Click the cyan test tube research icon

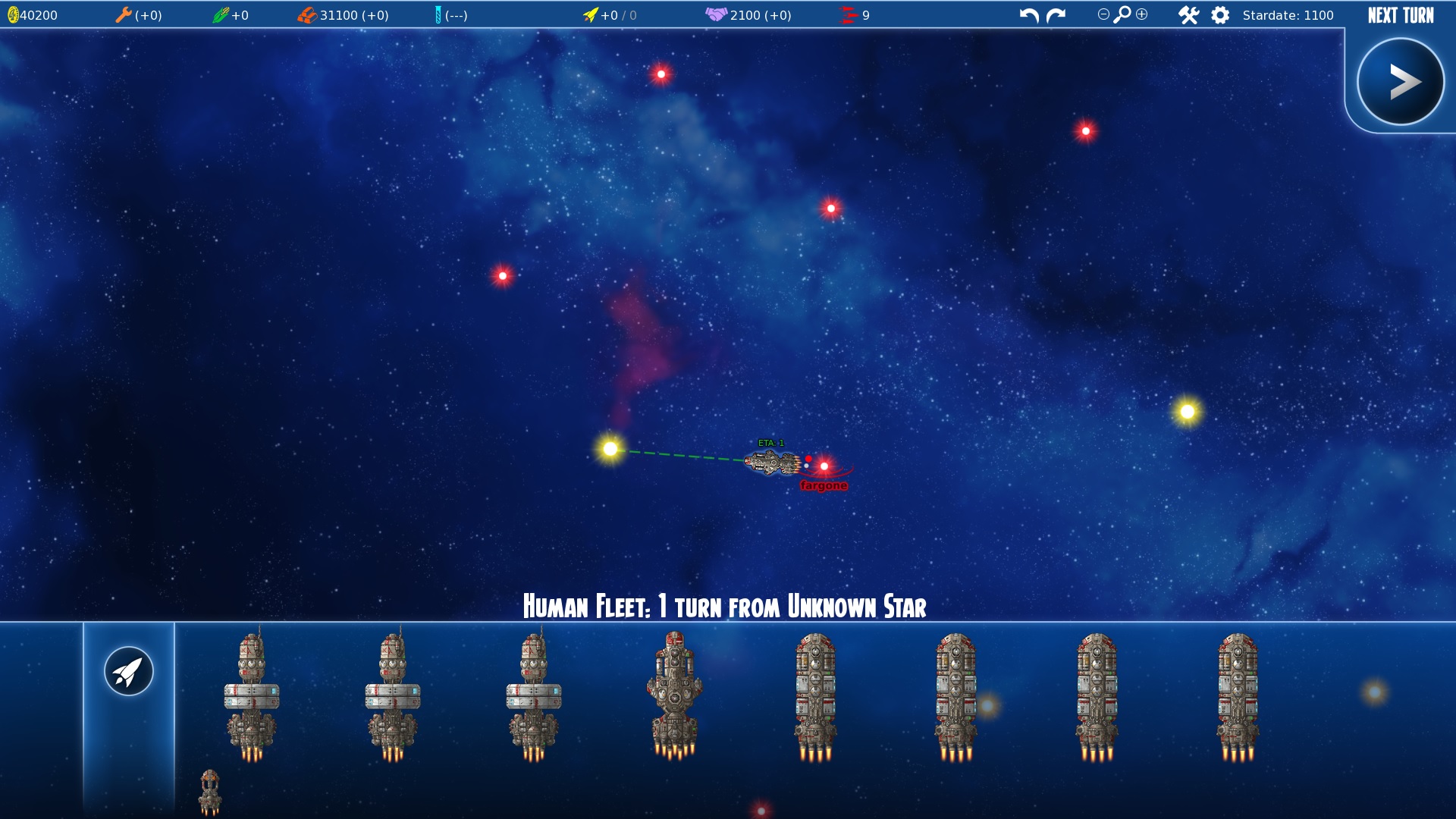(438, 15)
